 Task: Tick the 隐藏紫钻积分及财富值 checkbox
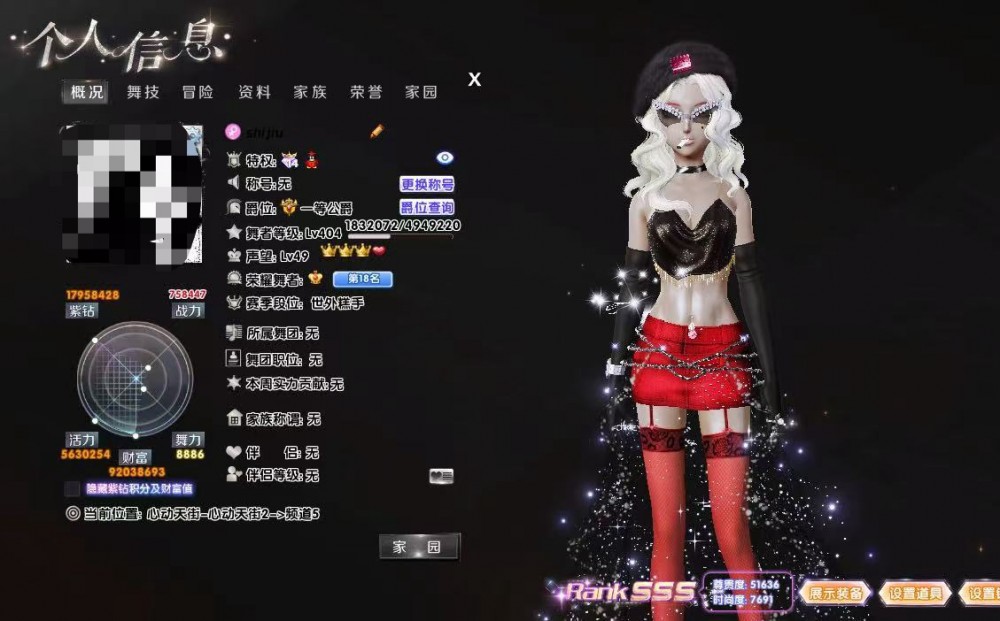(72, 489)
